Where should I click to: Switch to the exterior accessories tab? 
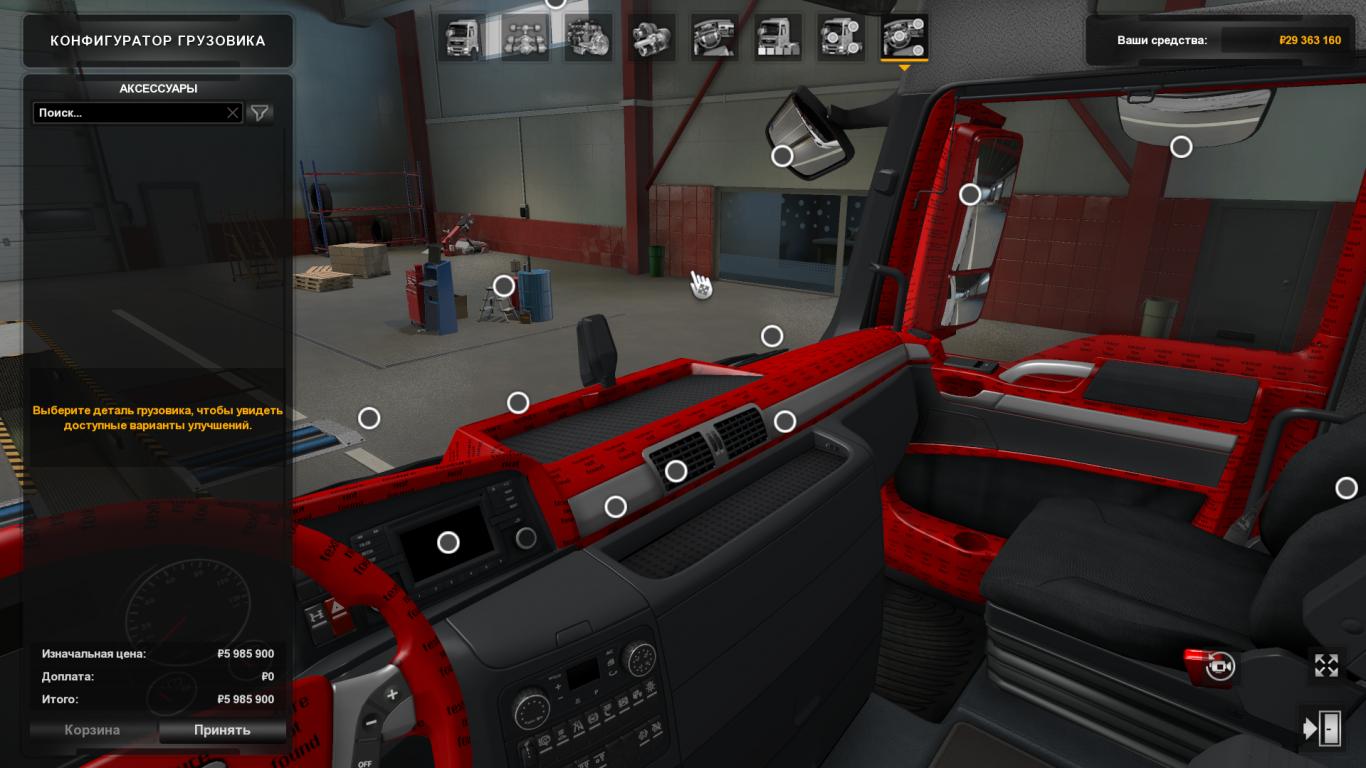840,38
